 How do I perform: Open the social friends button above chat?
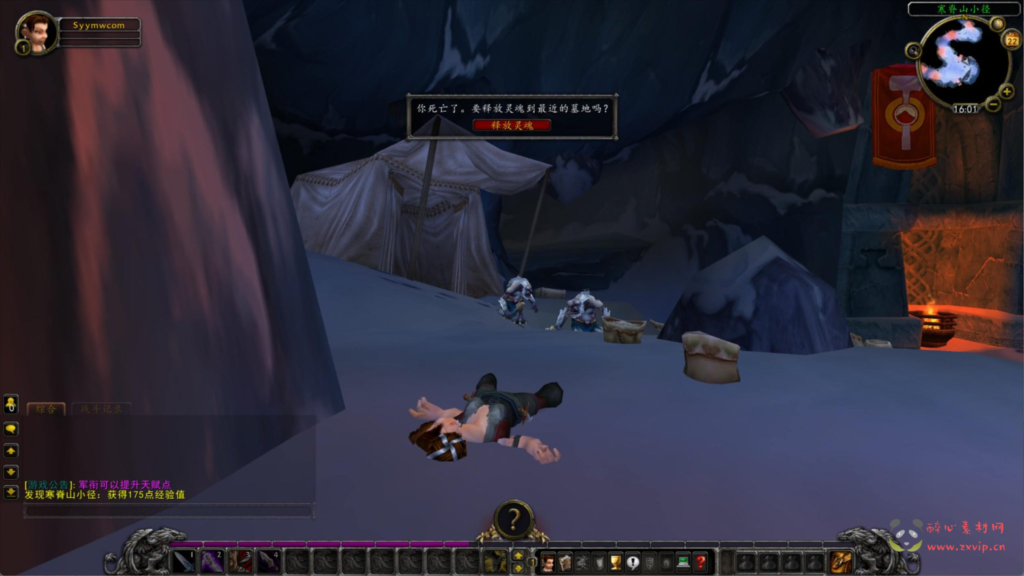tap(11, 404)
